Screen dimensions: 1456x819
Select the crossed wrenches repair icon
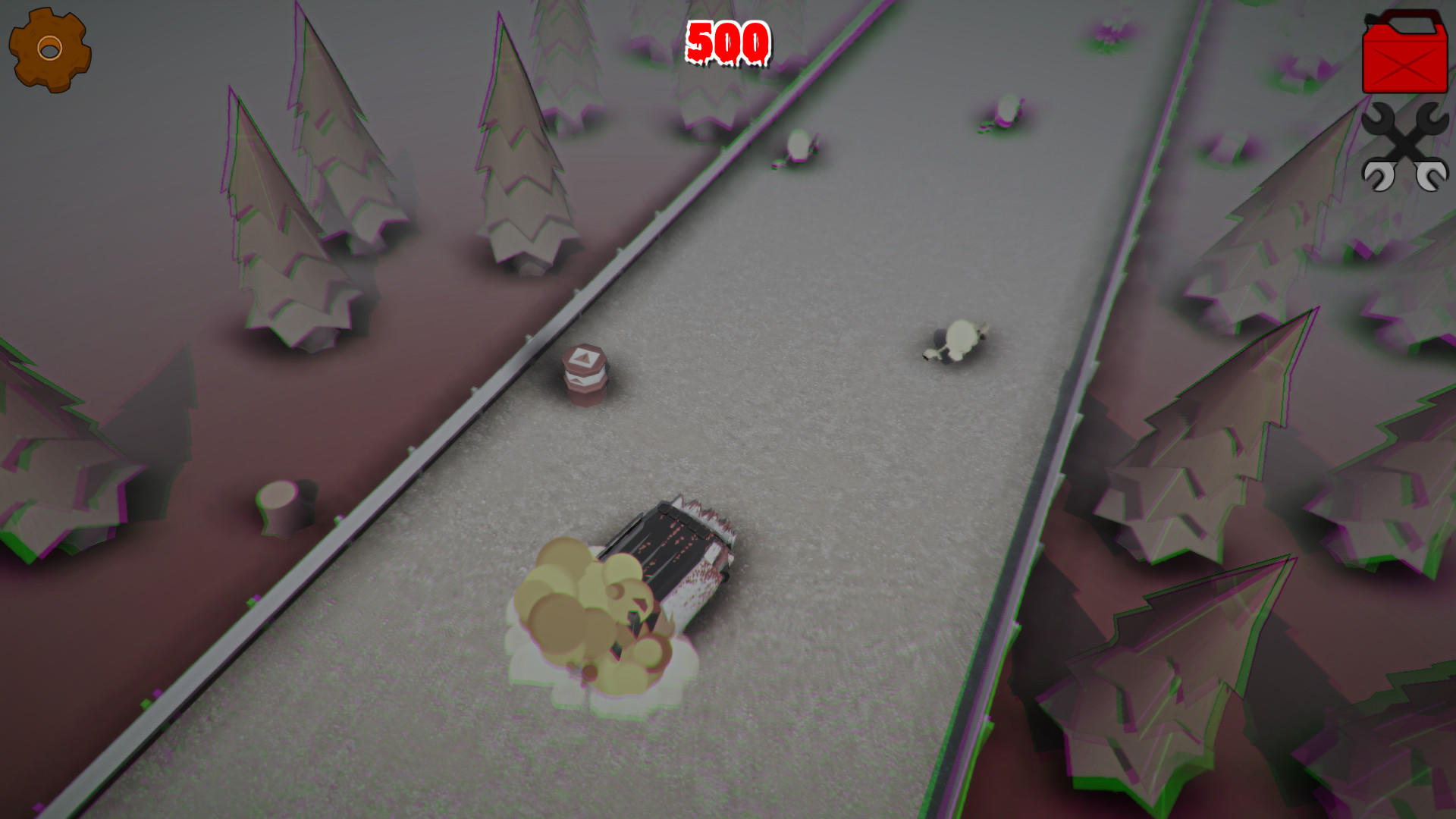pyautogui.click(x=1405, y=146)
